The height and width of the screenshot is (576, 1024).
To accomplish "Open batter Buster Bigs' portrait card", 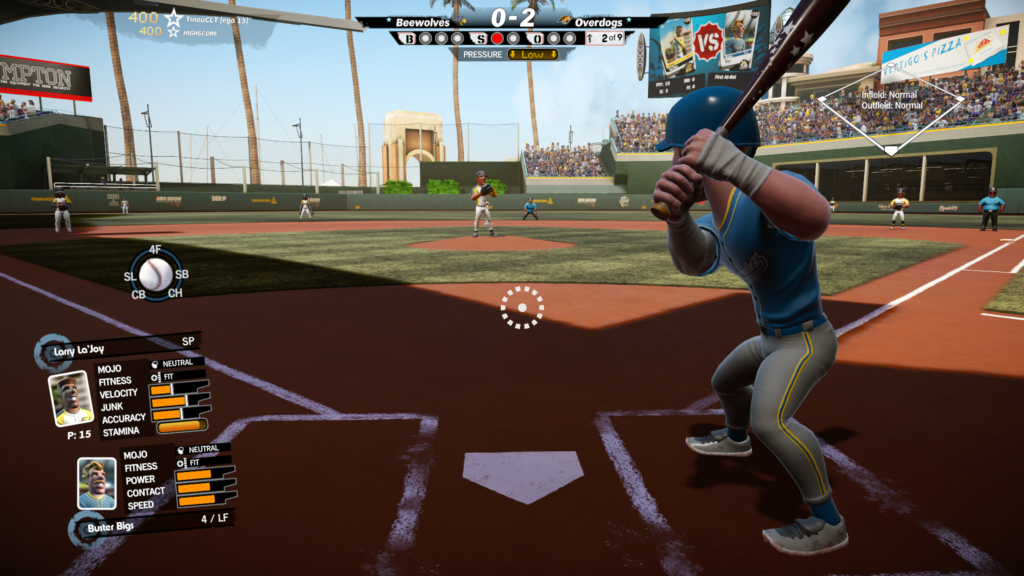I will pos(97,484).
